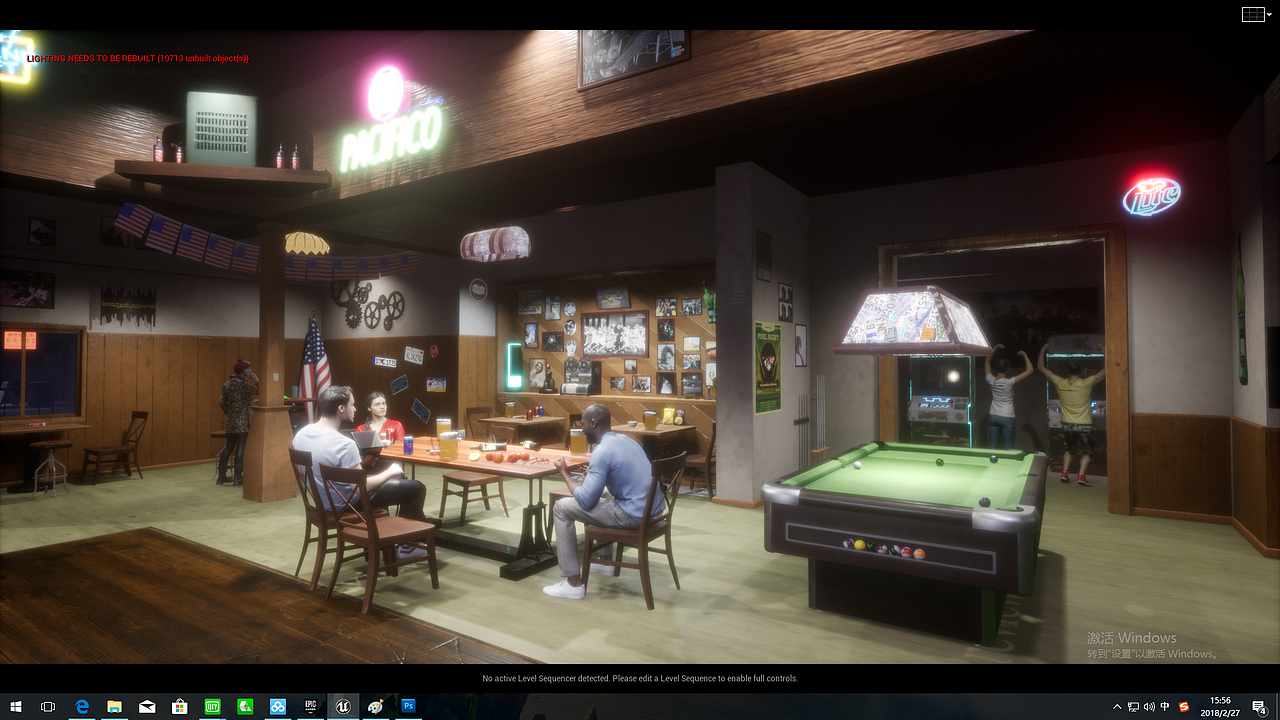This screenshot has height=720, width=1280.
Task: Launch Unreal Engine from the taskbar
Action: pyautogui.click(x=343, y=706)
